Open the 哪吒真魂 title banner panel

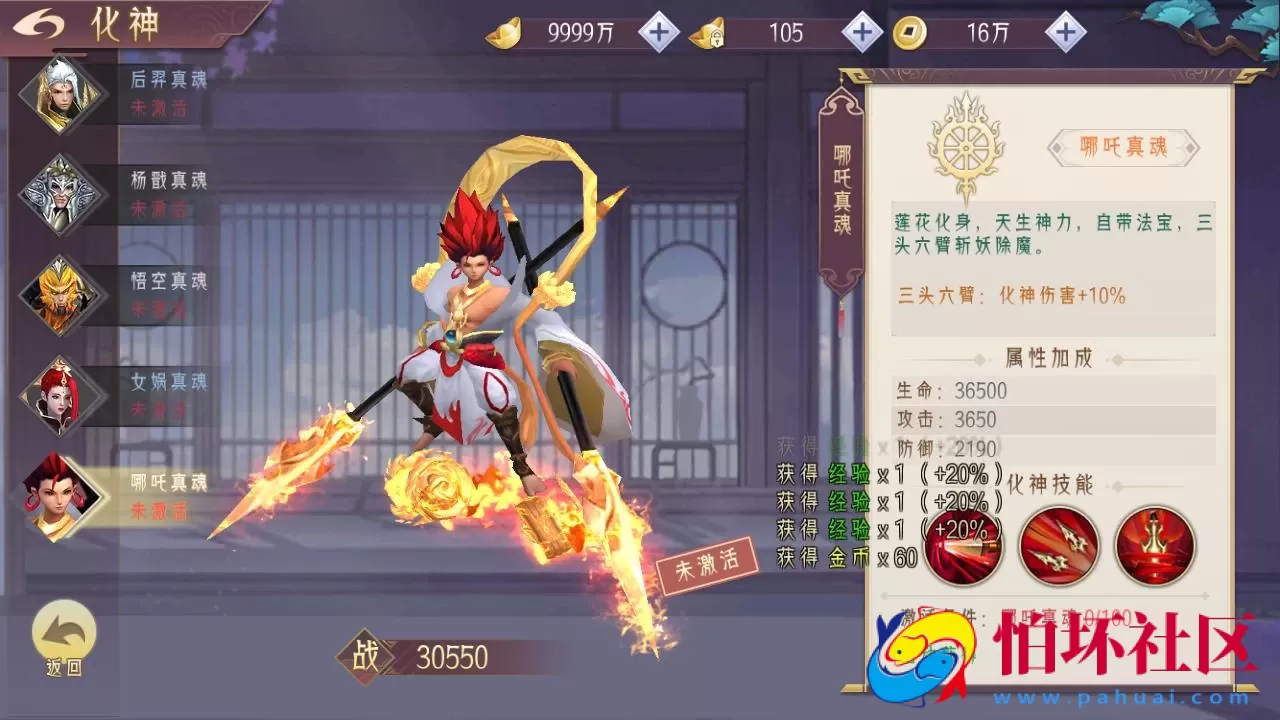click(1124, 148)
